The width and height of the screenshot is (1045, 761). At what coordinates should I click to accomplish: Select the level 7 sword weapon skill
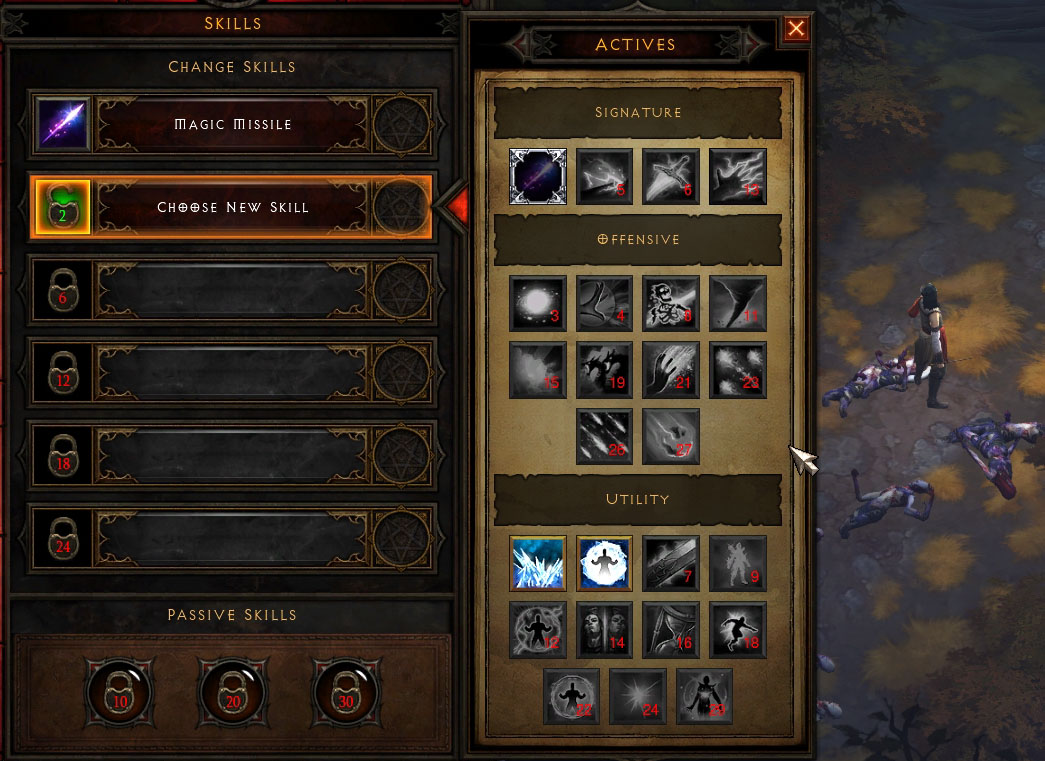(x=671, y=563)
